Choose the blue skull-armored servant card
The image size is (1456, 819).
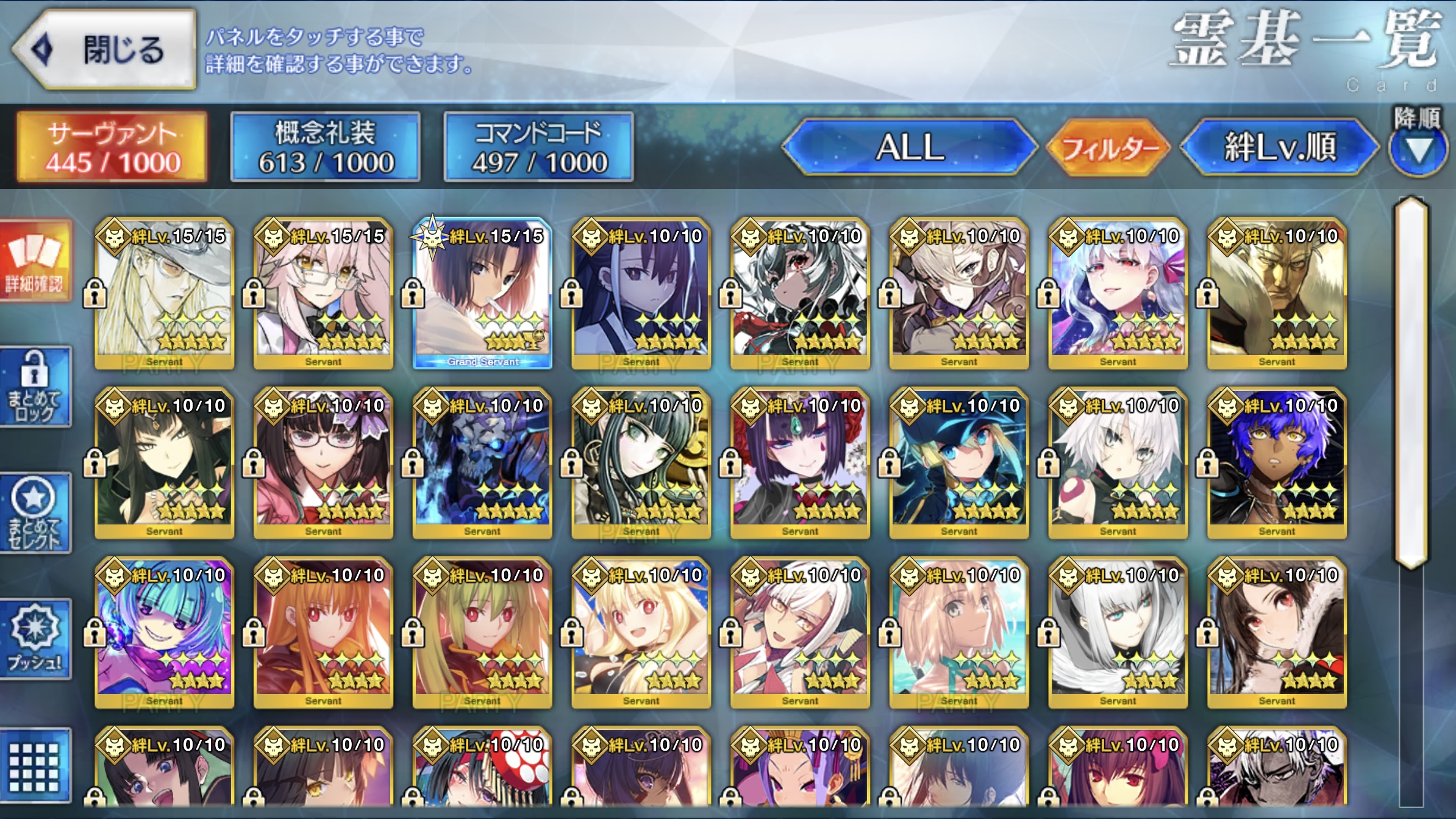[482, 463]
